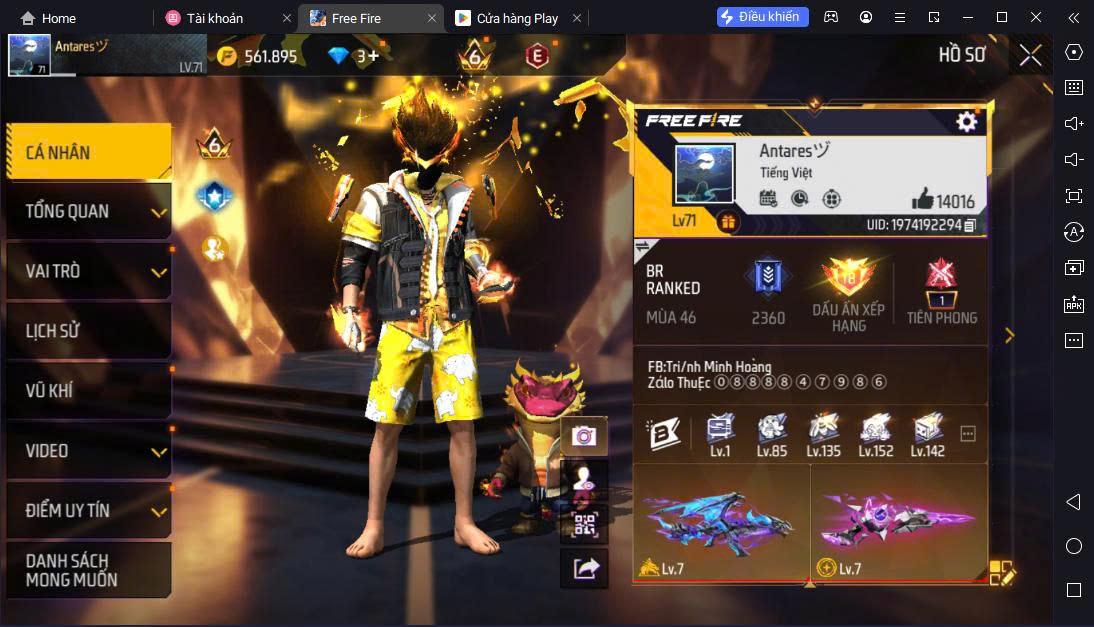Select the blue dragon weapon skin Lv.7
Screen dimensions: 1094x627
721,523
